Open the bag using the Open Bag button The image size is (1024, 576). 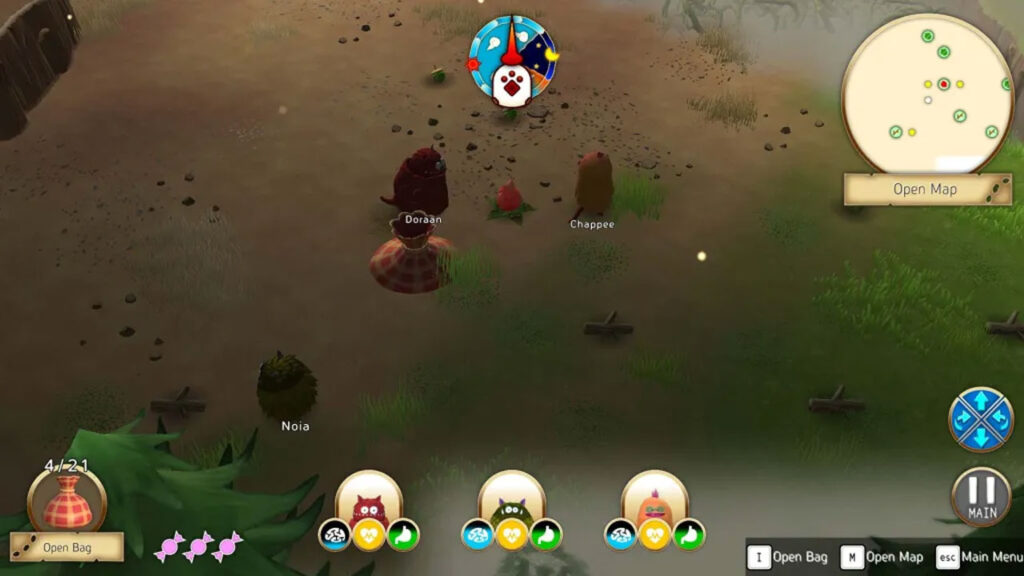pyautogui.click(x=67, y=547)
